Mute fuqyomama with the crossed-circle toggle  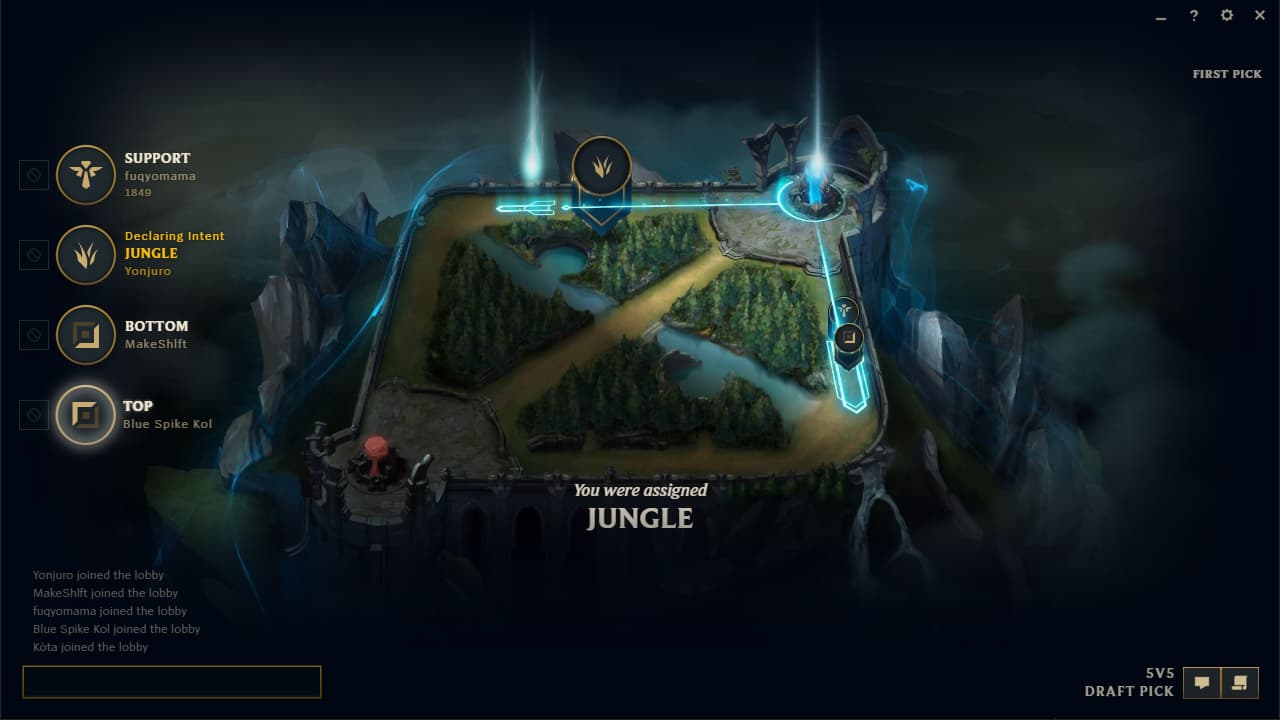pos(33,174)
